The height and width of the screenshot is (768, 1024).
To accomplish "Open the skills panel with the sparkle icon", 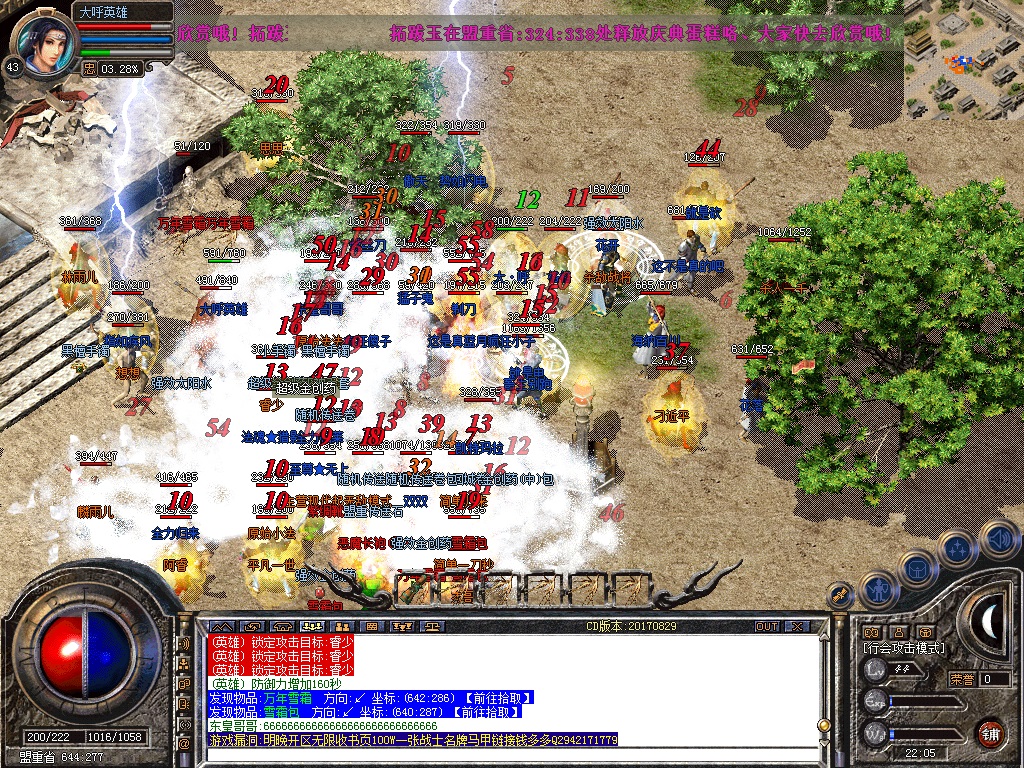I will [x=957, y=548].
